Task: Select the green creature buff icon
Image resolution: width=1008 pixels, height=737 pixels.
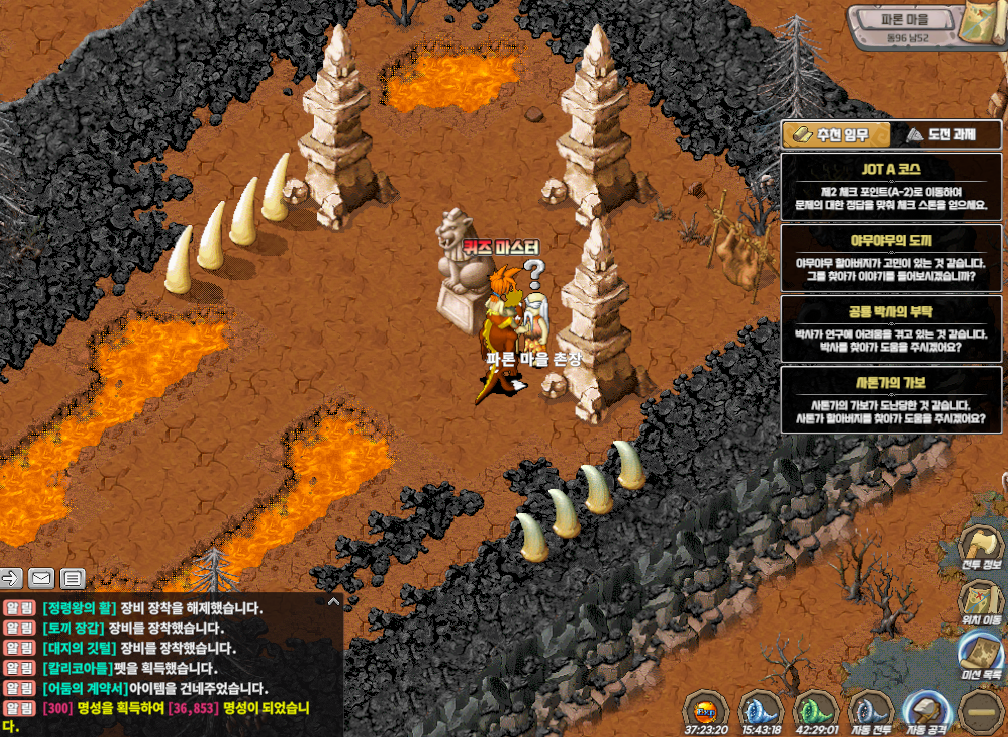Action: (x=817, y=711)
